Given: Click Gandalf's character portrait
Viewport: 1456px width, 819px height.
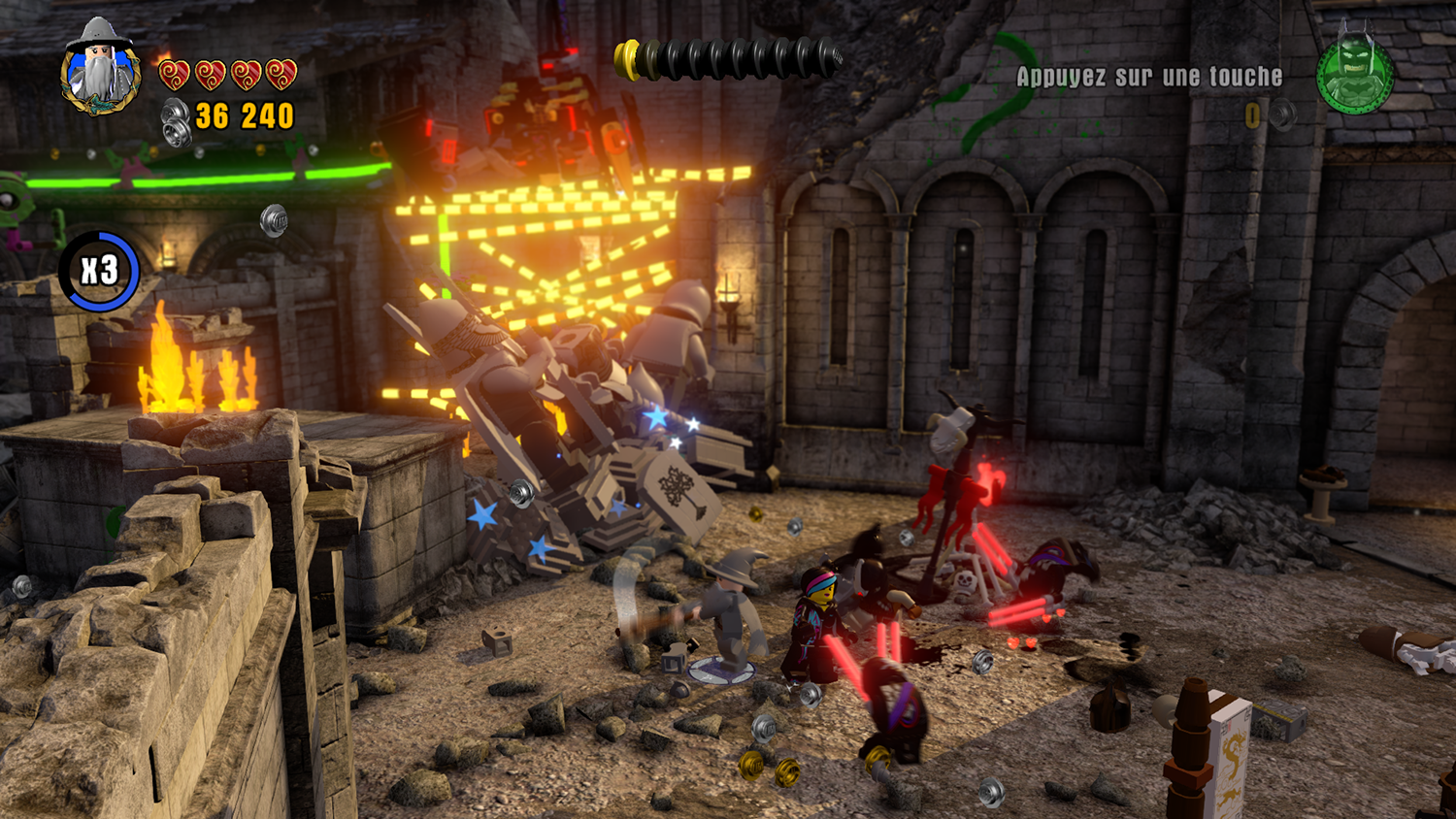Looking at the screenshot, I should click(x=101, y=66).
